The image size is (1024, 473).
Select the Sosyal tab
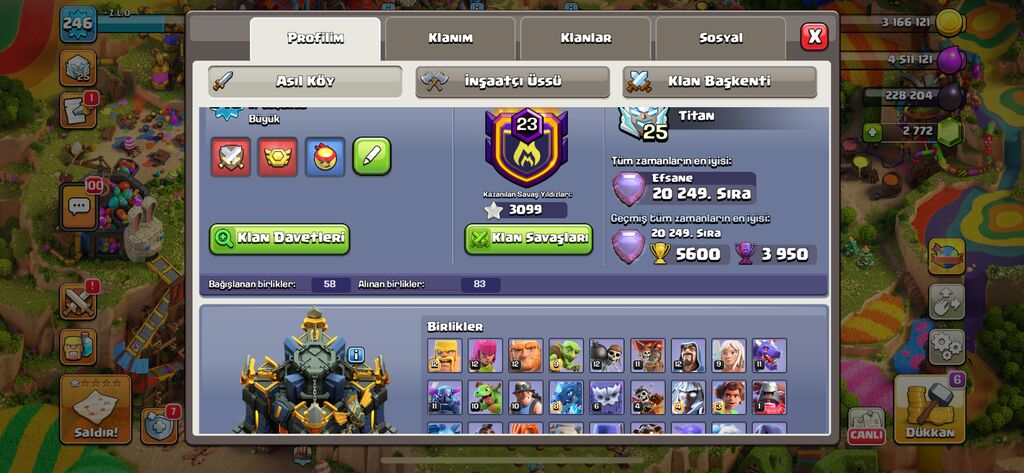click(720, 38)
